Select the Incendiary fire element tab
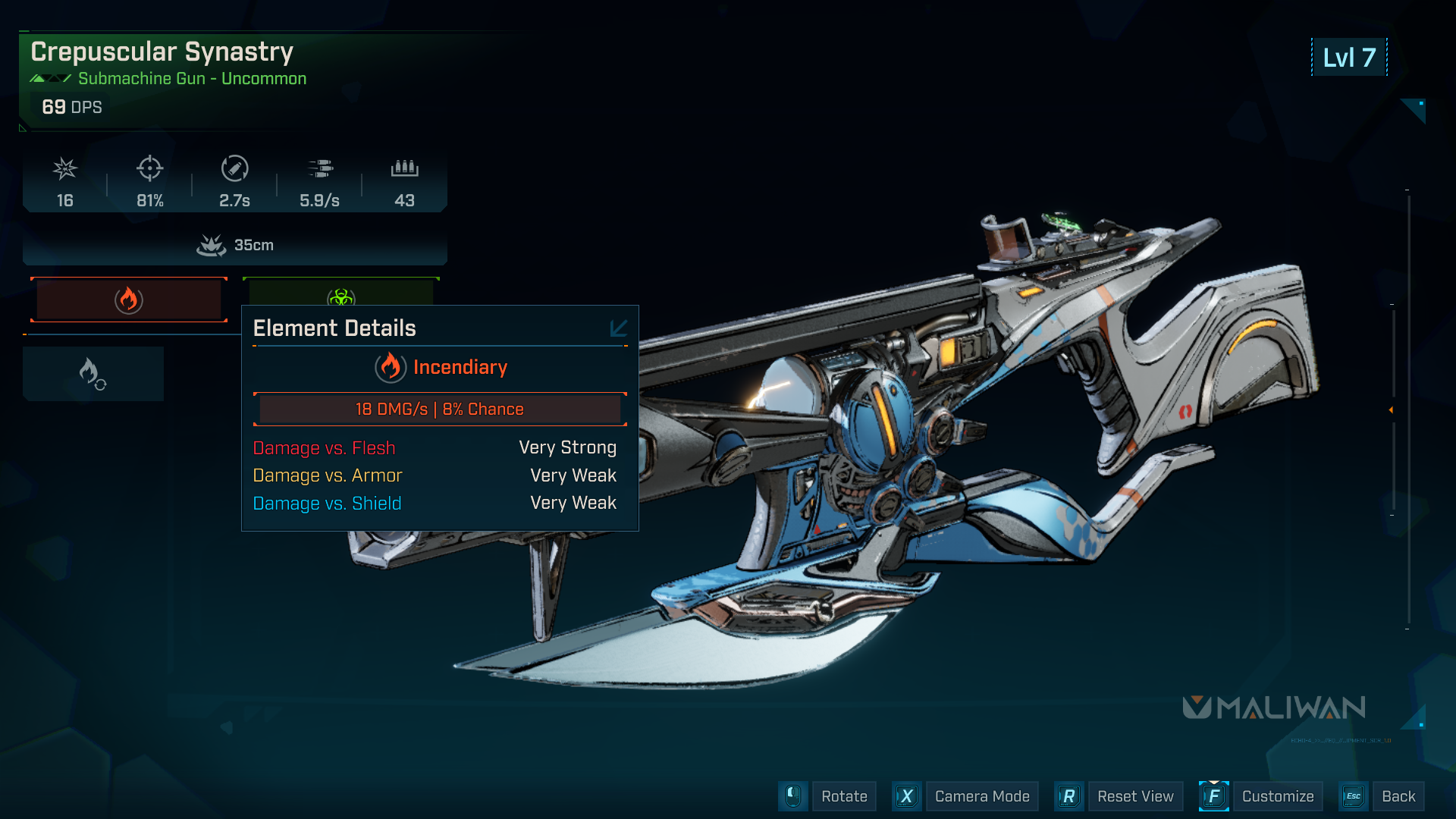Screen dimensions: 1456x819 129,300
